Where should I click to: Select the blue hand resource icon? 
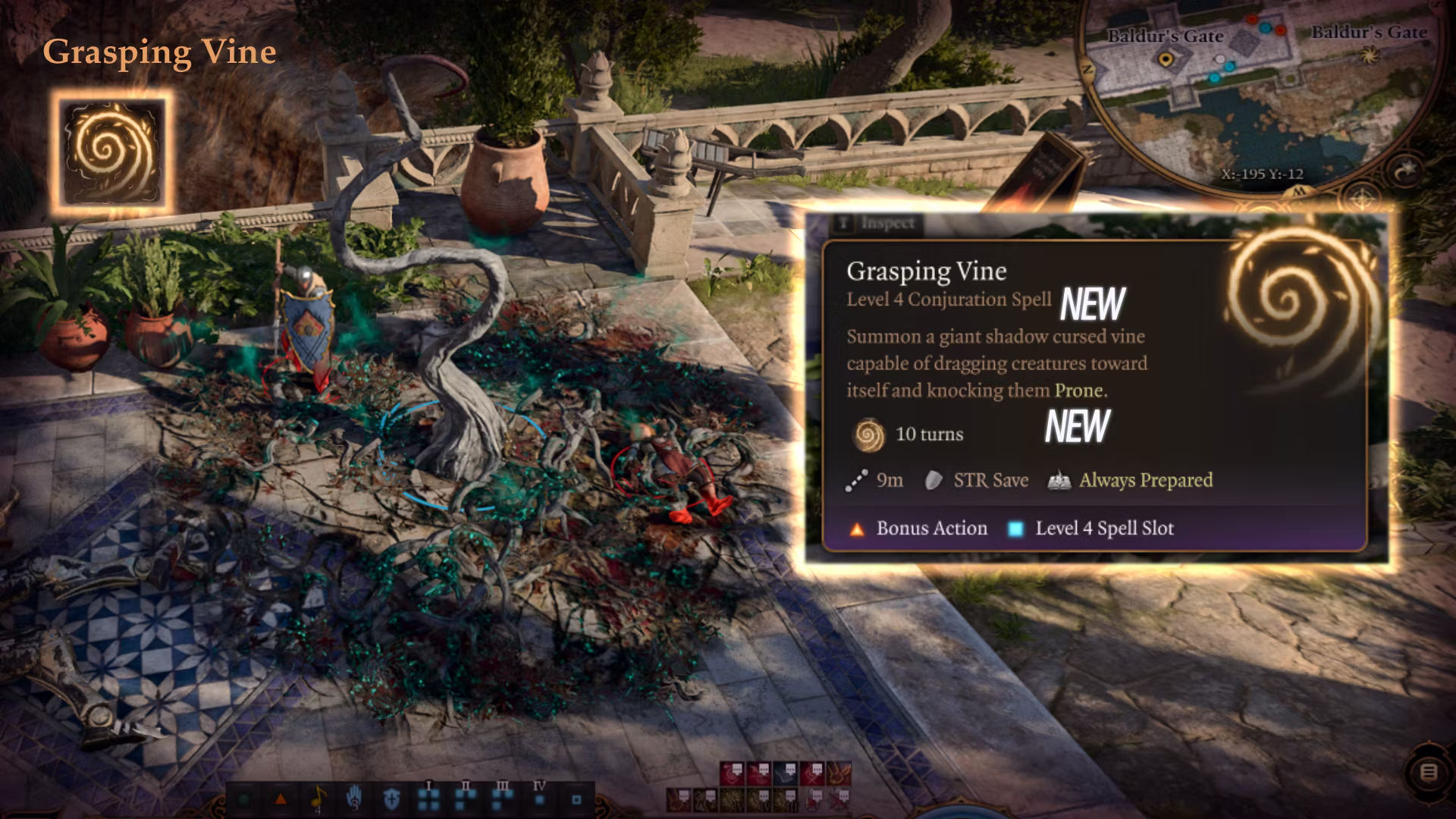point(354,799)
